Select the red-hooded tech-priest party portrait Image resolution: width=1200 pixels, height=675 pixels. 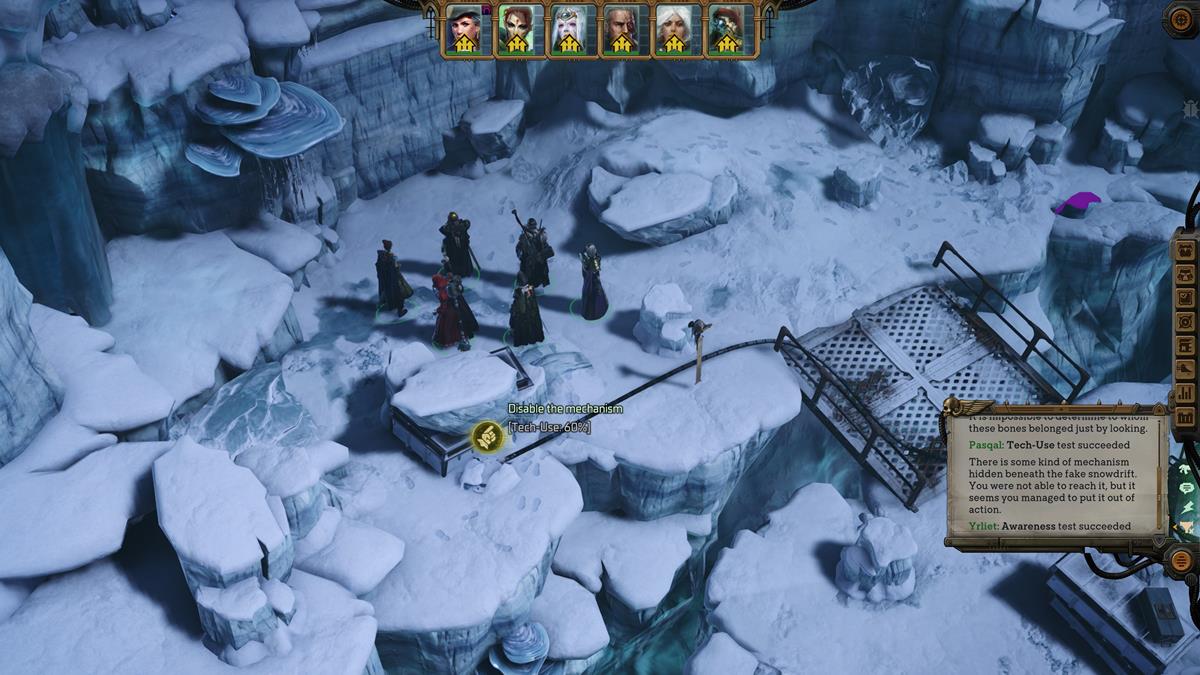click(726, 30)
